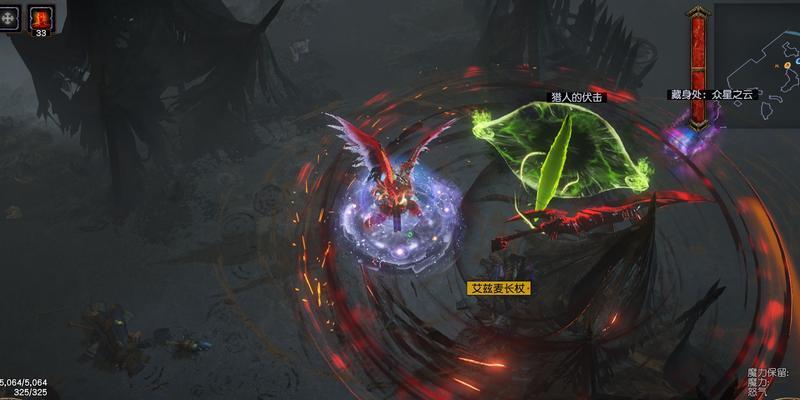Click the 艾兹麦长杖 item label
The image size is (800, 400).
point(499,288)
